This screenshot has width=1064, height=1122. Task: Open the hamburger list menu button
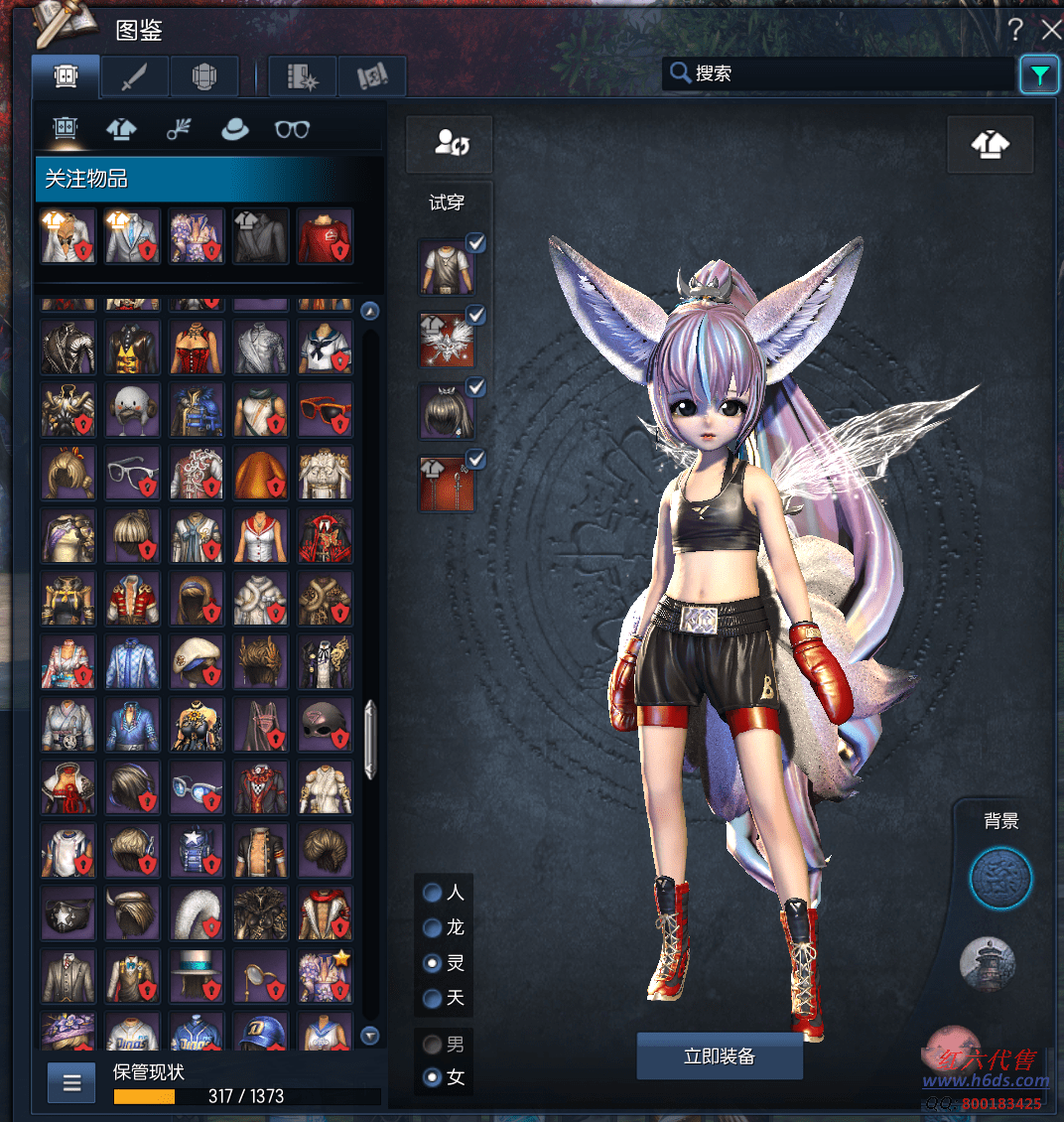[x=71, y=1083]
